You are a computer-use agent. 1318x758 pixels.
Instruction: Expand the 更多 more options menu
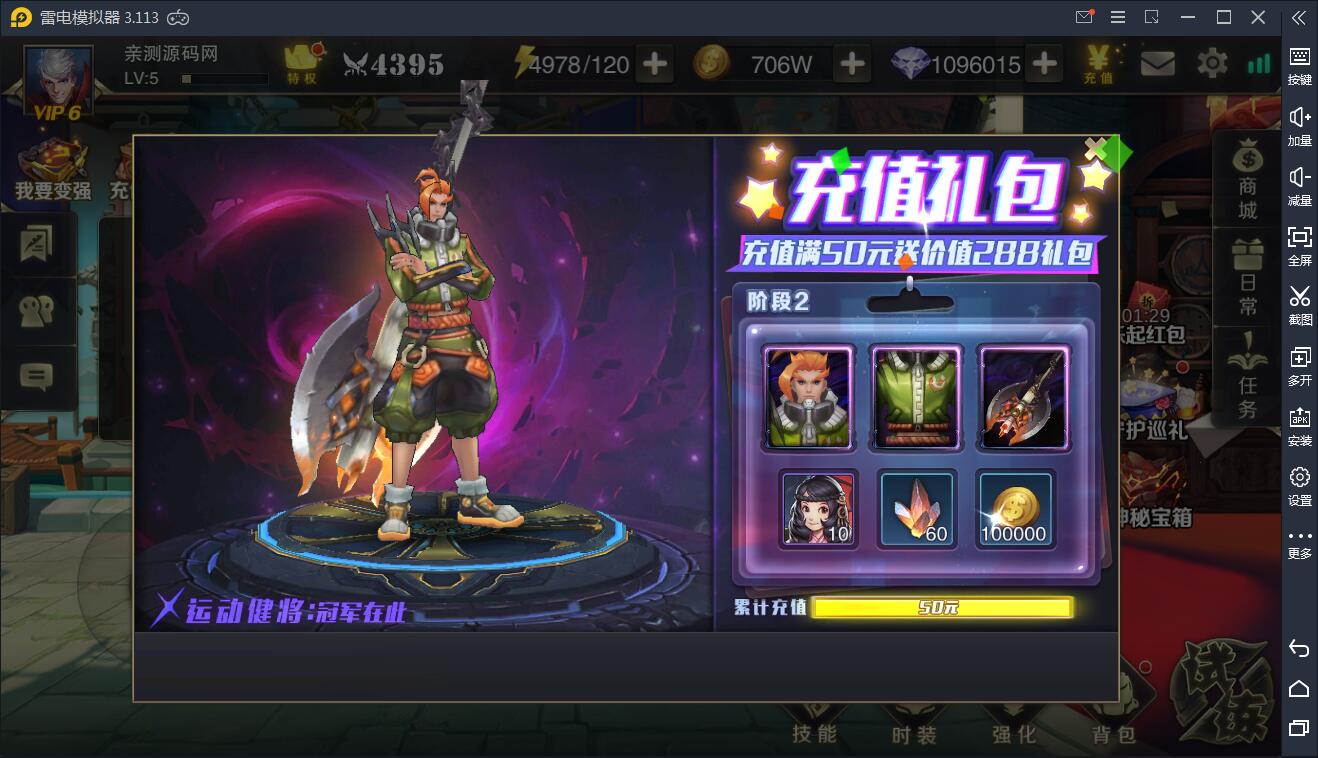point(1299,530)
